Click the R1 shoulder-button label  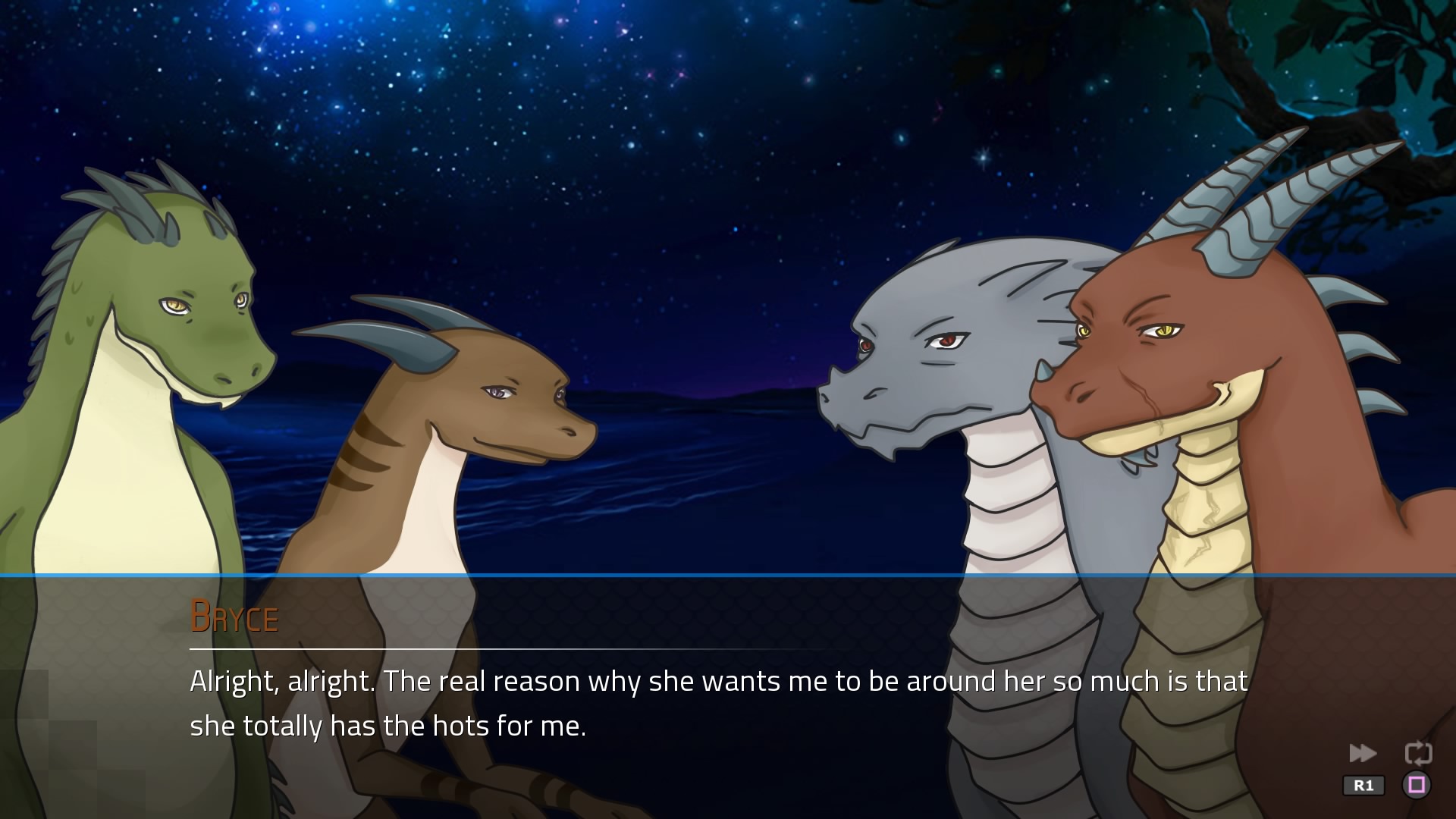point(1365,785)
